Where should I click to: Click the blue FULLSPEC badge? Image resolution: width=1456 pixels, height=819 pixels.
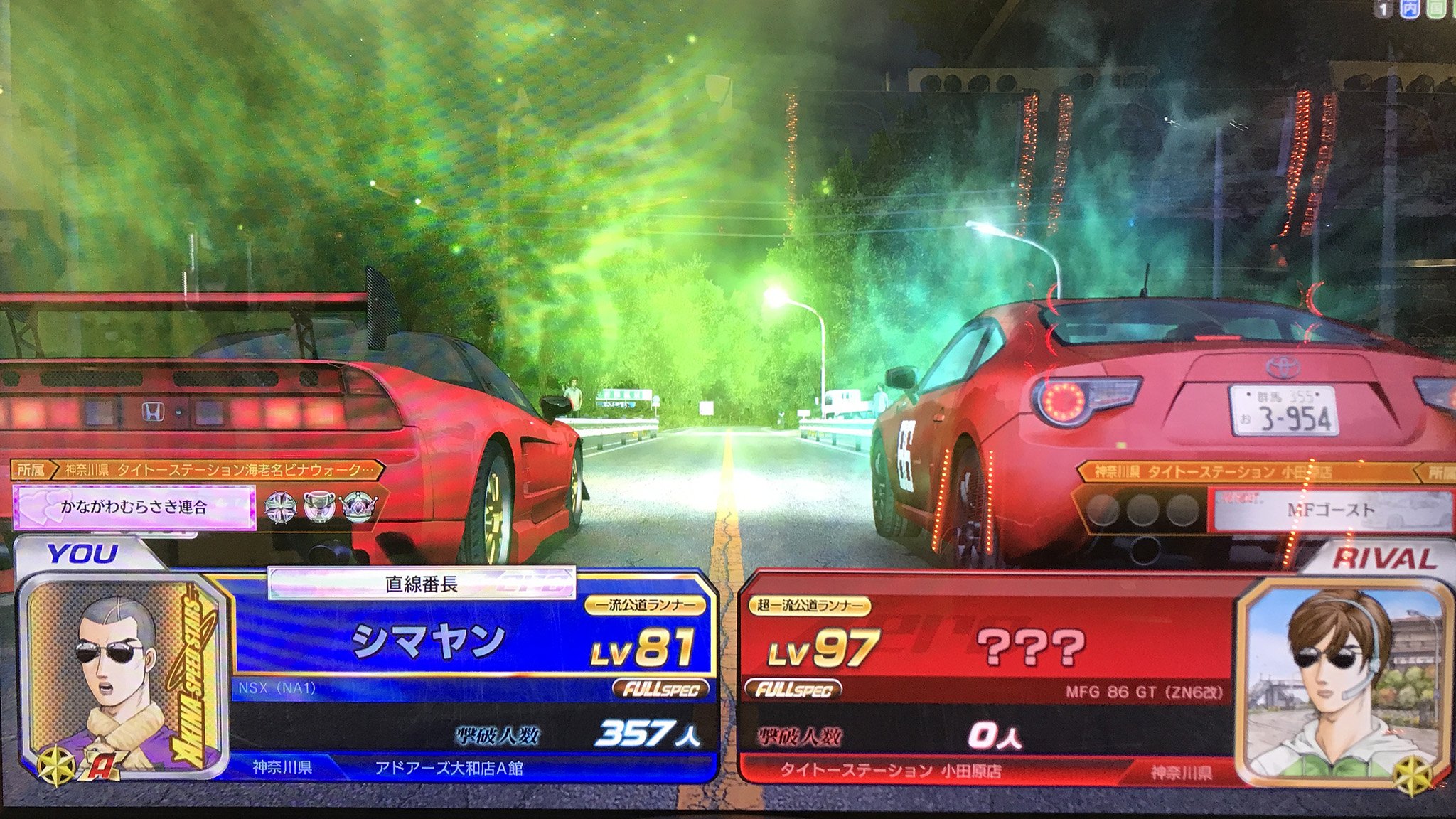pyautogui.click(x=660, y=688)
